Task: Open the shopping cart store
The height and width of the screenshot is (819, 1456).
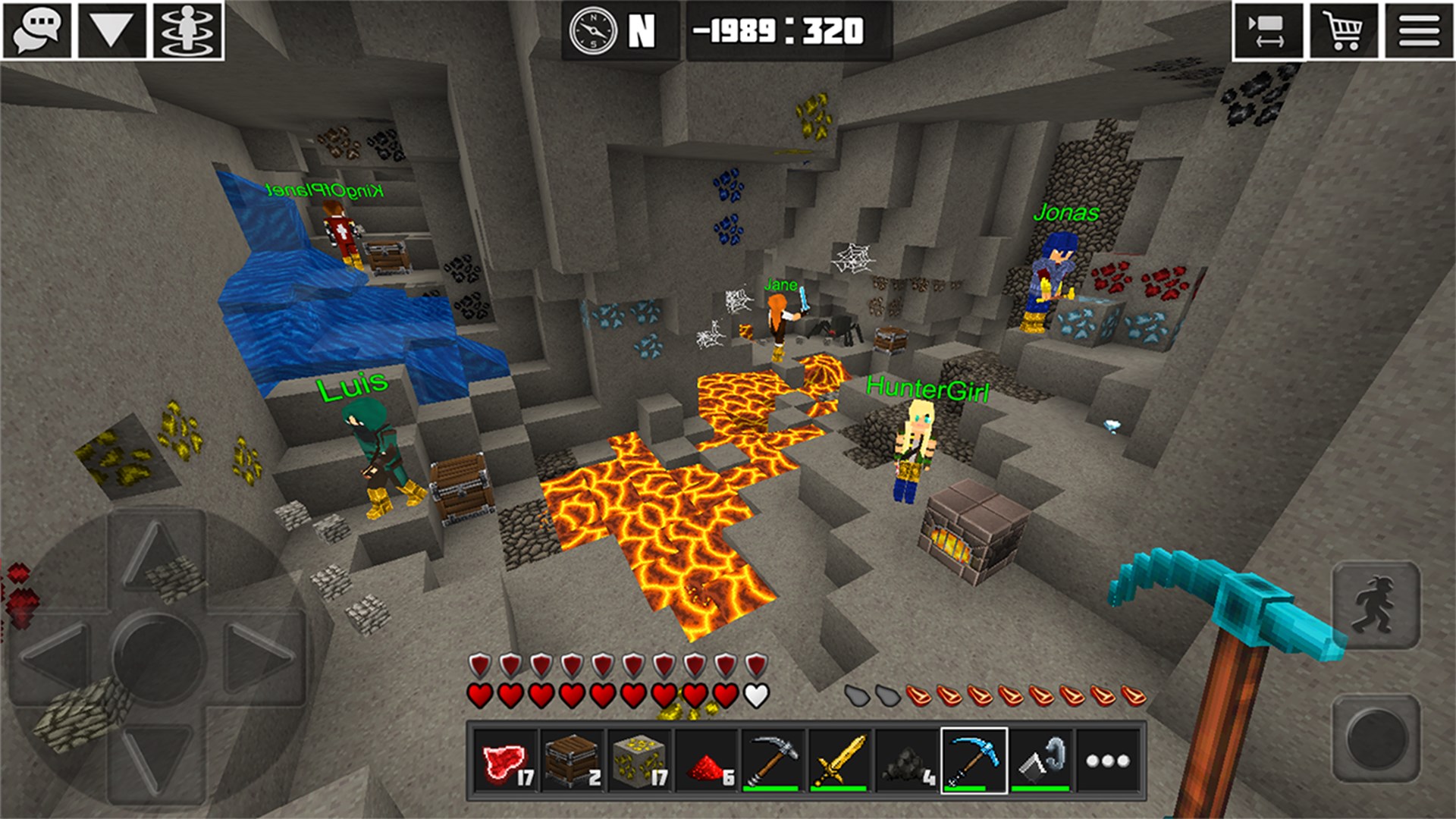Action: (x=1343, y=31)
